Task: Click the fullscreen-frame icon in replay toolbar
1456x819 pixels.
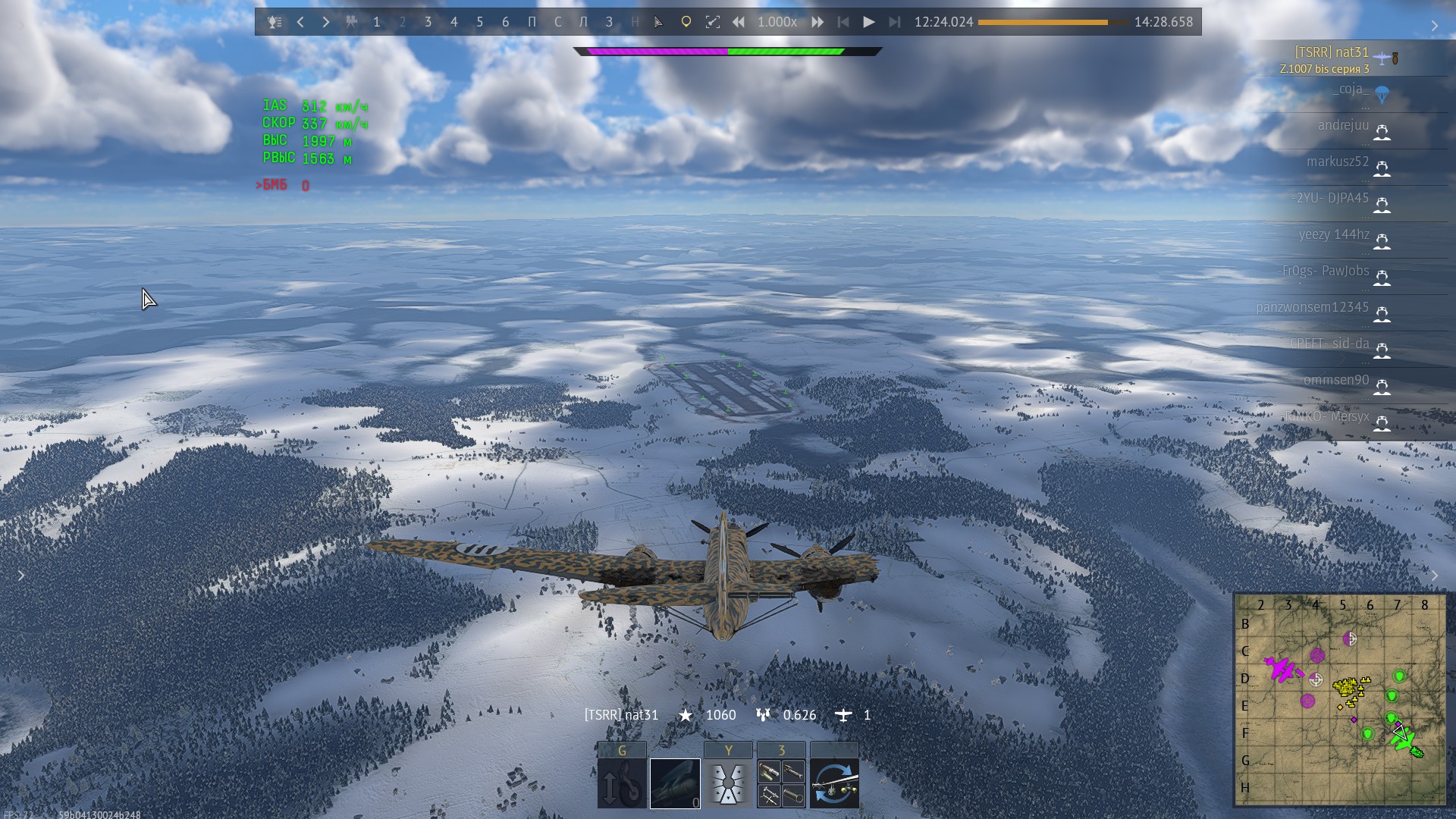Action: click(x=712, y=22)
